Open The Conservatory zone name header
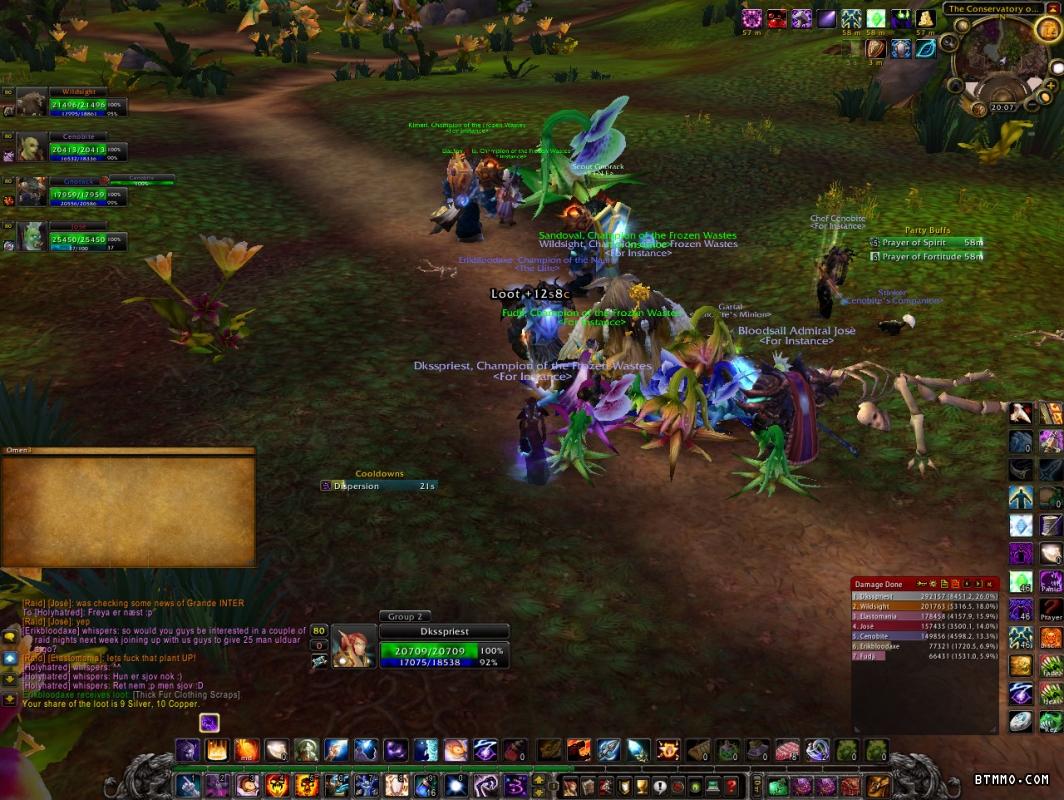The width and height of the screenshot is (1064, 800). (992, 9)
